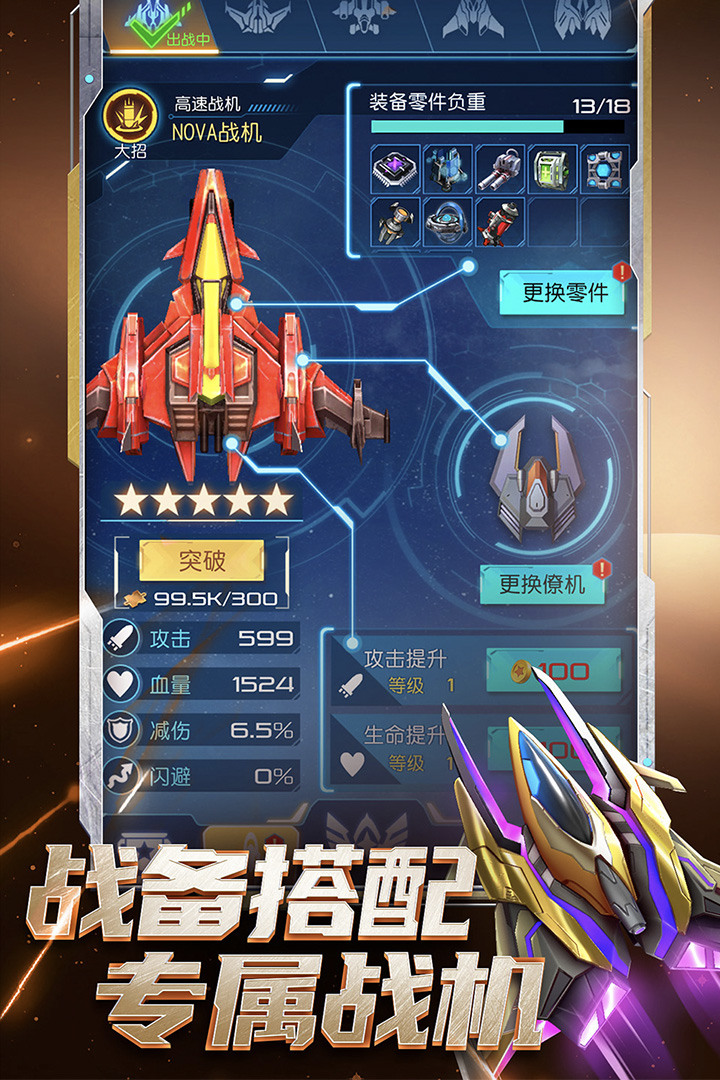Screen dimensions: 720x1080
Task: Choose the blue generator tower part
Action: pyautogui.click(x=448, y=168)
